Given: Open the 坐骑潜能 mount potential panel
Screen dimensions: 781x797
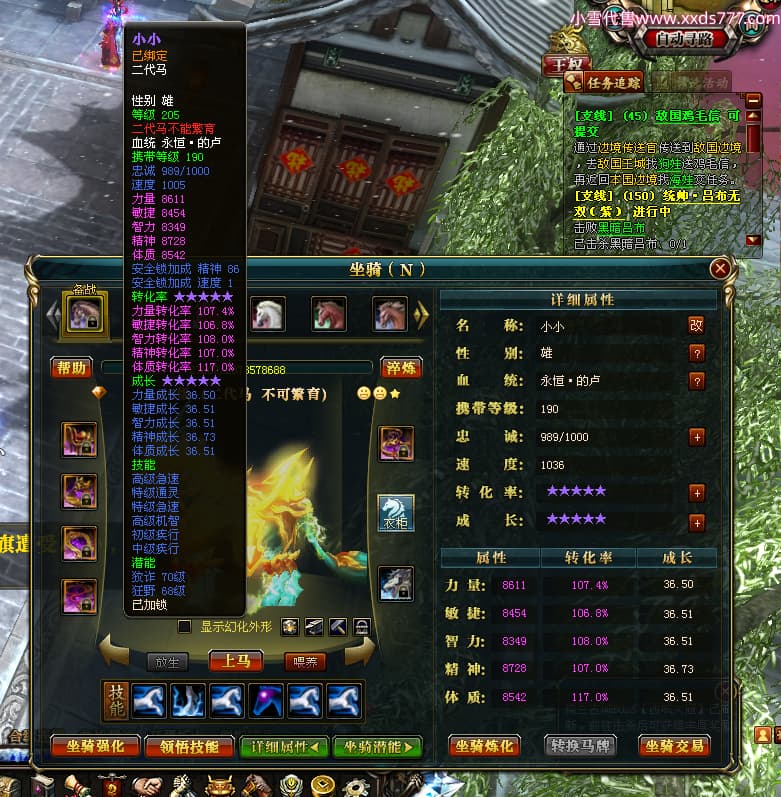Looking at the screenshot, I should click(x=377, y=746).
